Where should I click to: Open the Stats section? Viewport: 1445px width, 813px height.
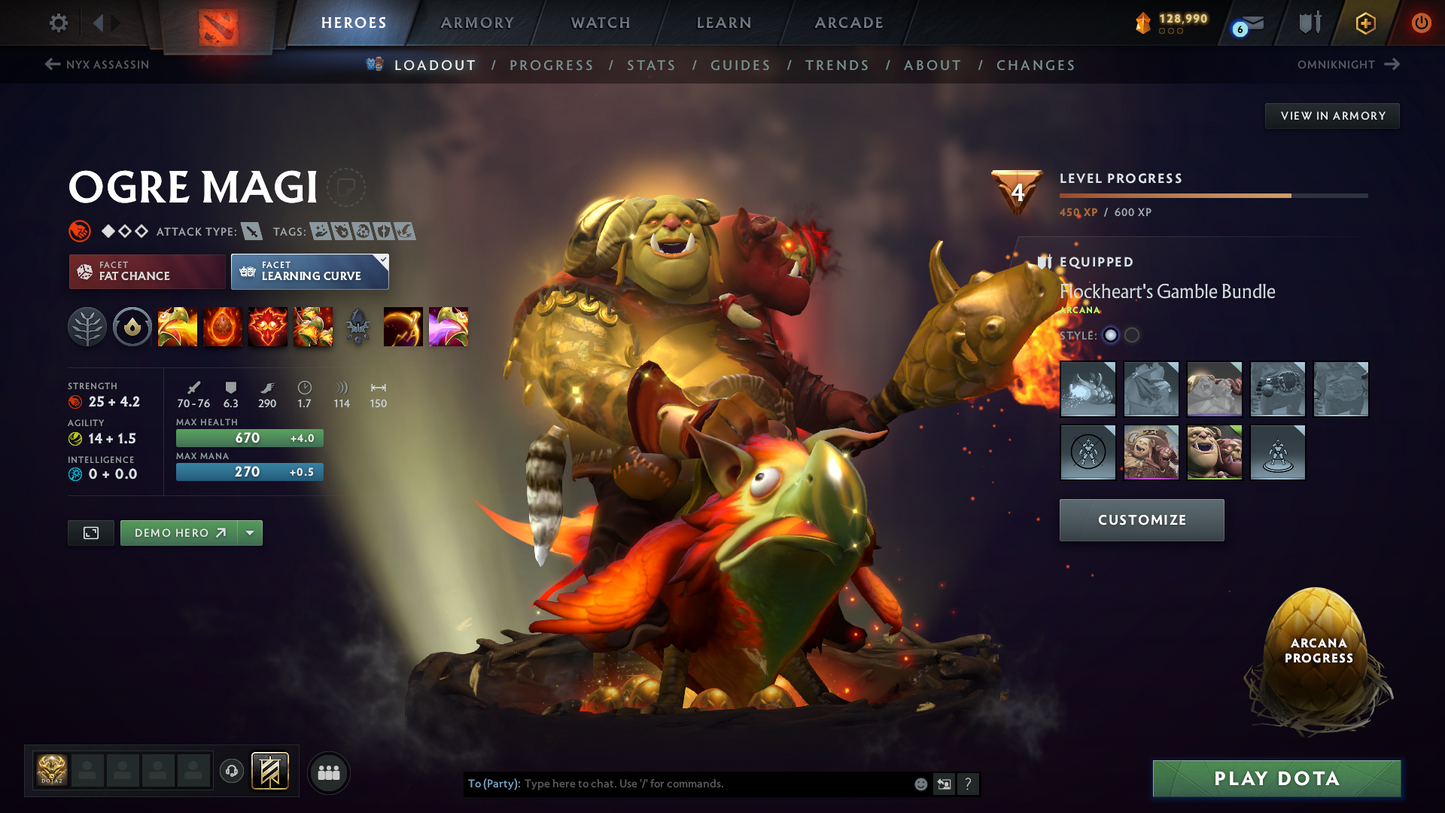pos(651,65)
